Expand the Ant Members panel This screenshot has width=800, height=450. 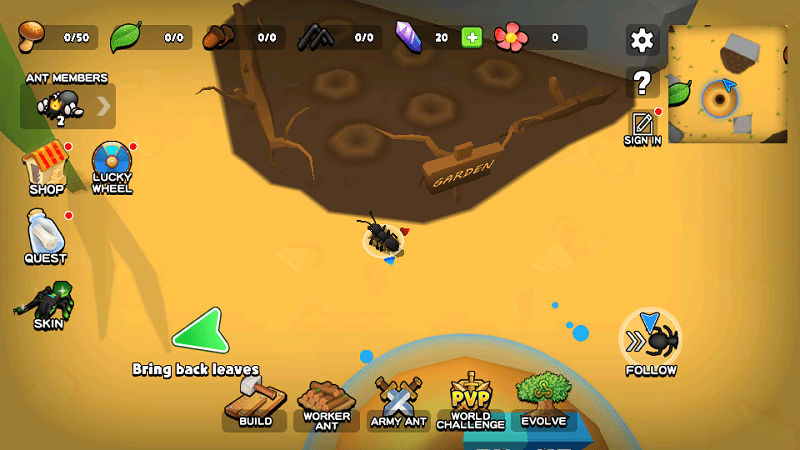pyautogui.click(x=103, y=106)
